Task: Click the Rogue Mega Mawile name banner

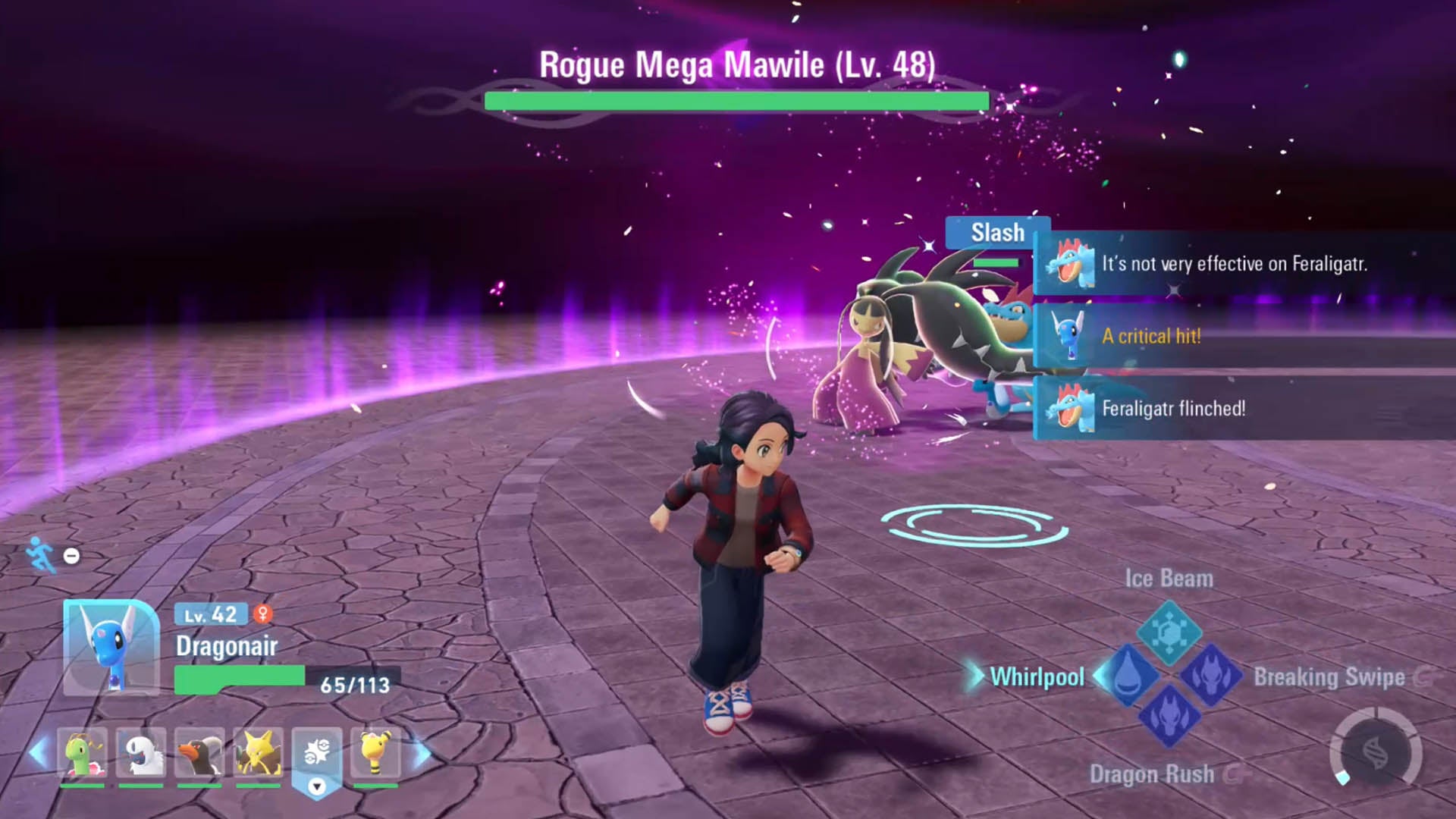Action: click(737, 65)
